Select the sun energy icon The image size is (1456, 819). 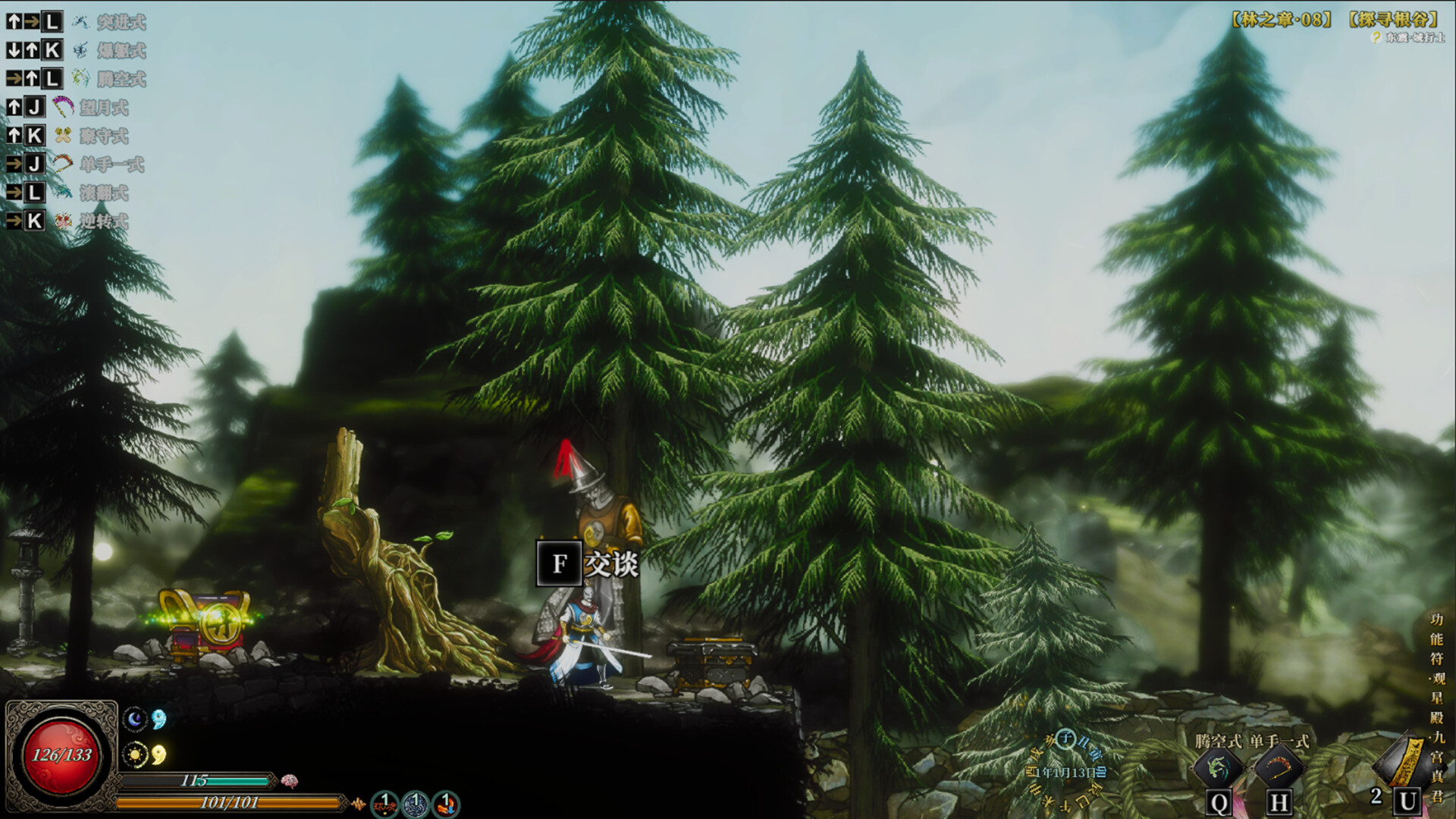(x=135, y=755)
